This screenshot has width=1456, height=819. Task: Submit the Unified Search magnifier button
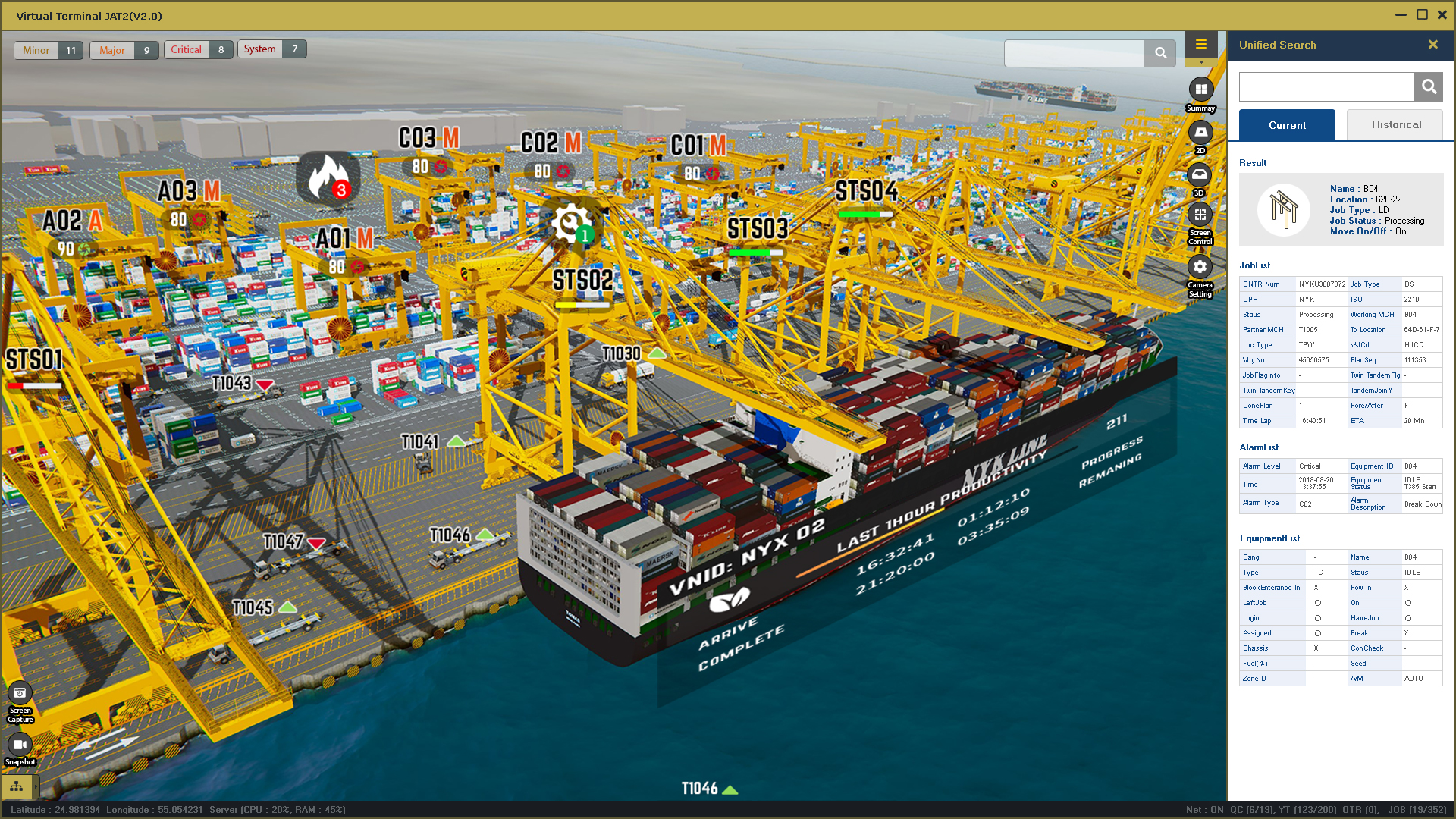point(1429,87)
